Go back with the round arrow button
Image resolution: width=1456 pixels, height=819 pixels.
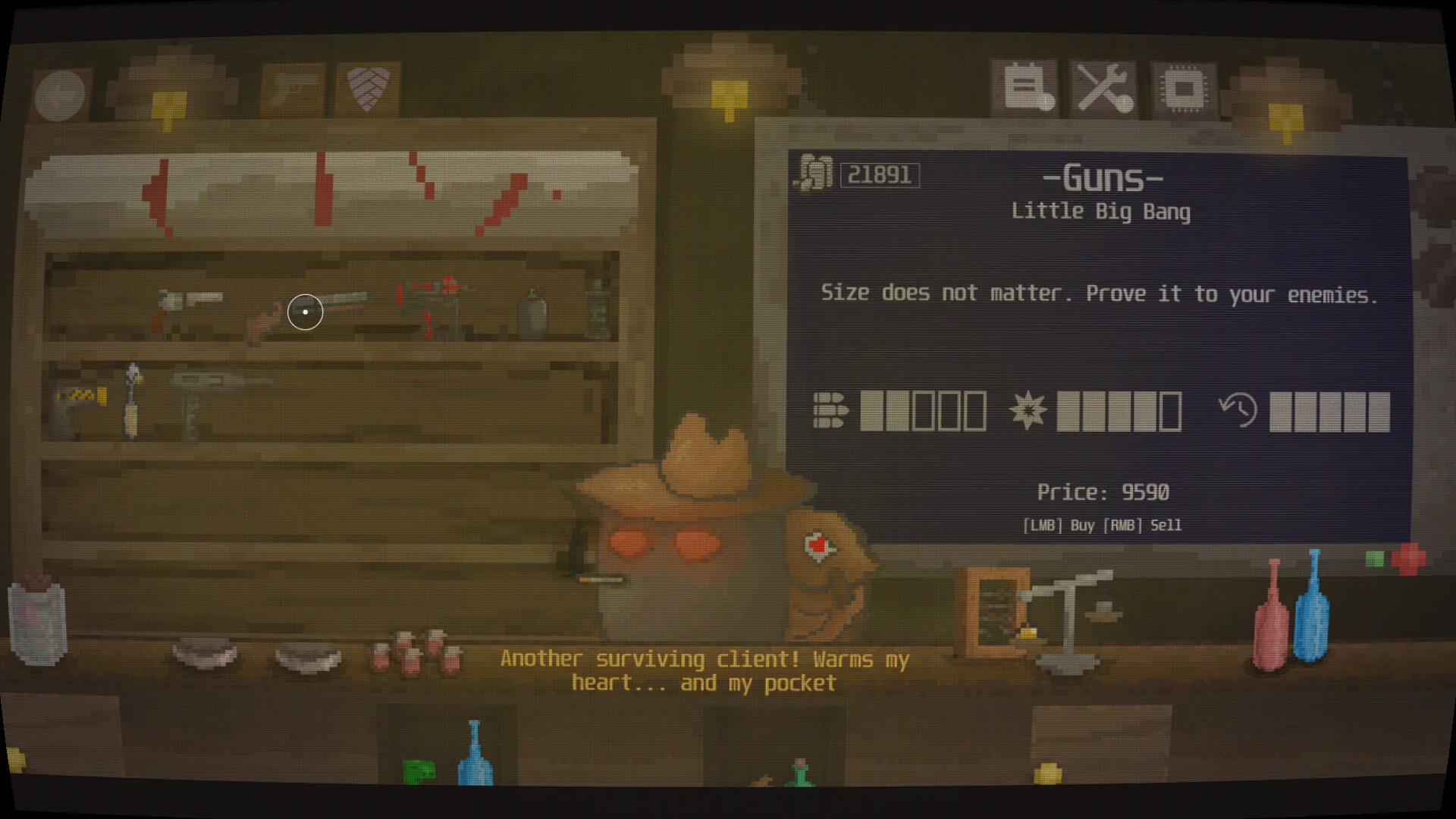[60, 95]
